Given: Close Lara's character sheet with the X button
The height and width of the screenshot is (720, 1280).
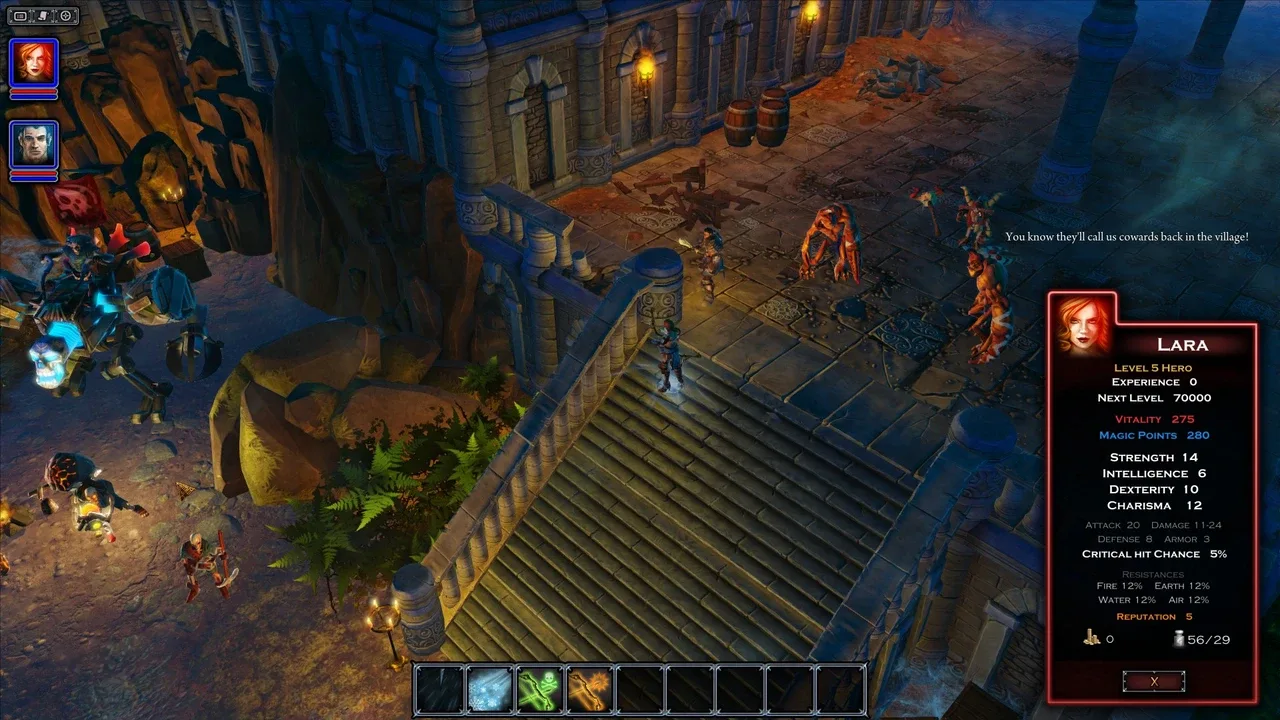Looking at the screenshot, I should 1154,680.
